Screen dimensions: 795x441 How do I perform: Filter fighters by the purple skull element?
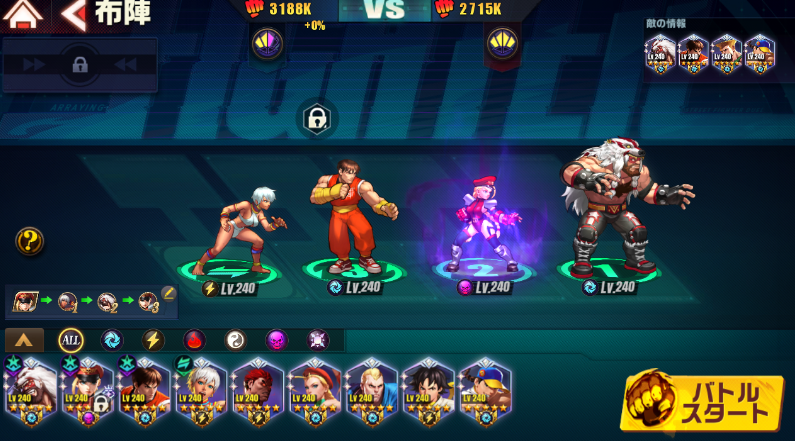tap(276, 340)
